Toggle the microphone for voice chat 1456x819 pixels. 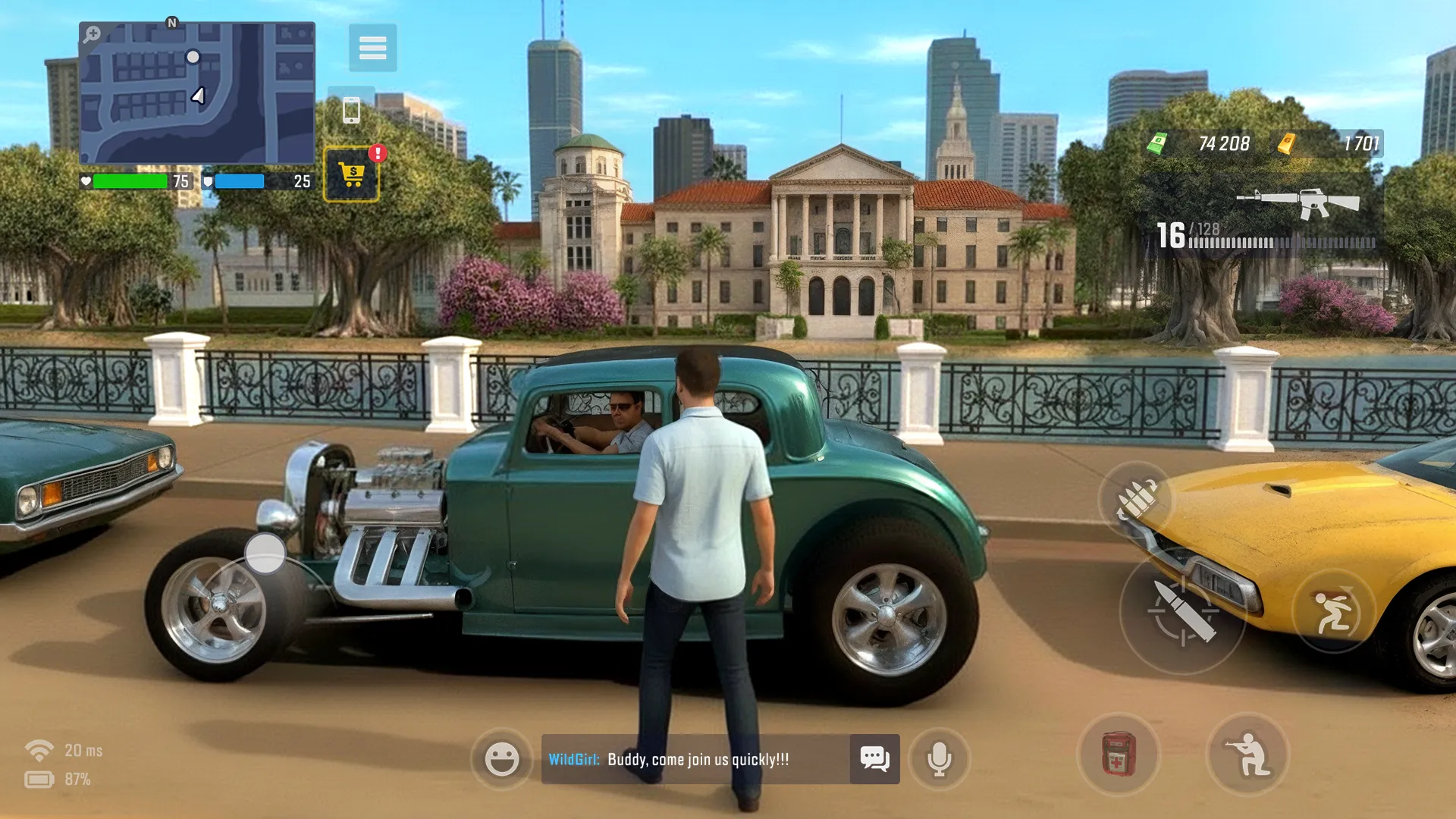(940, 760)
